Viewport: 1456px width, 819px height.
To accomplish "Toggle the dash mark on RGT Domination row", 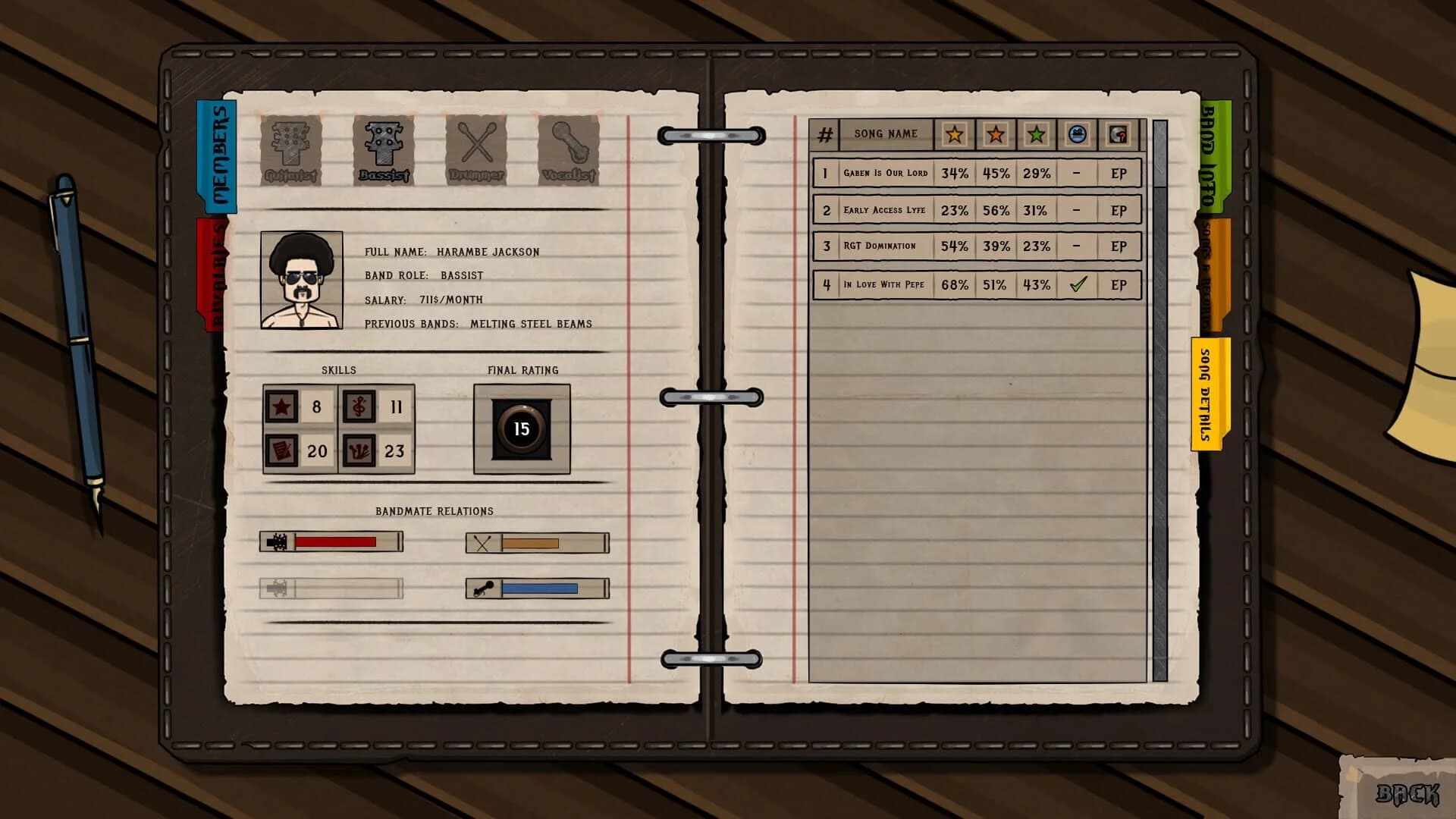I will click(x=1078, y=246).
